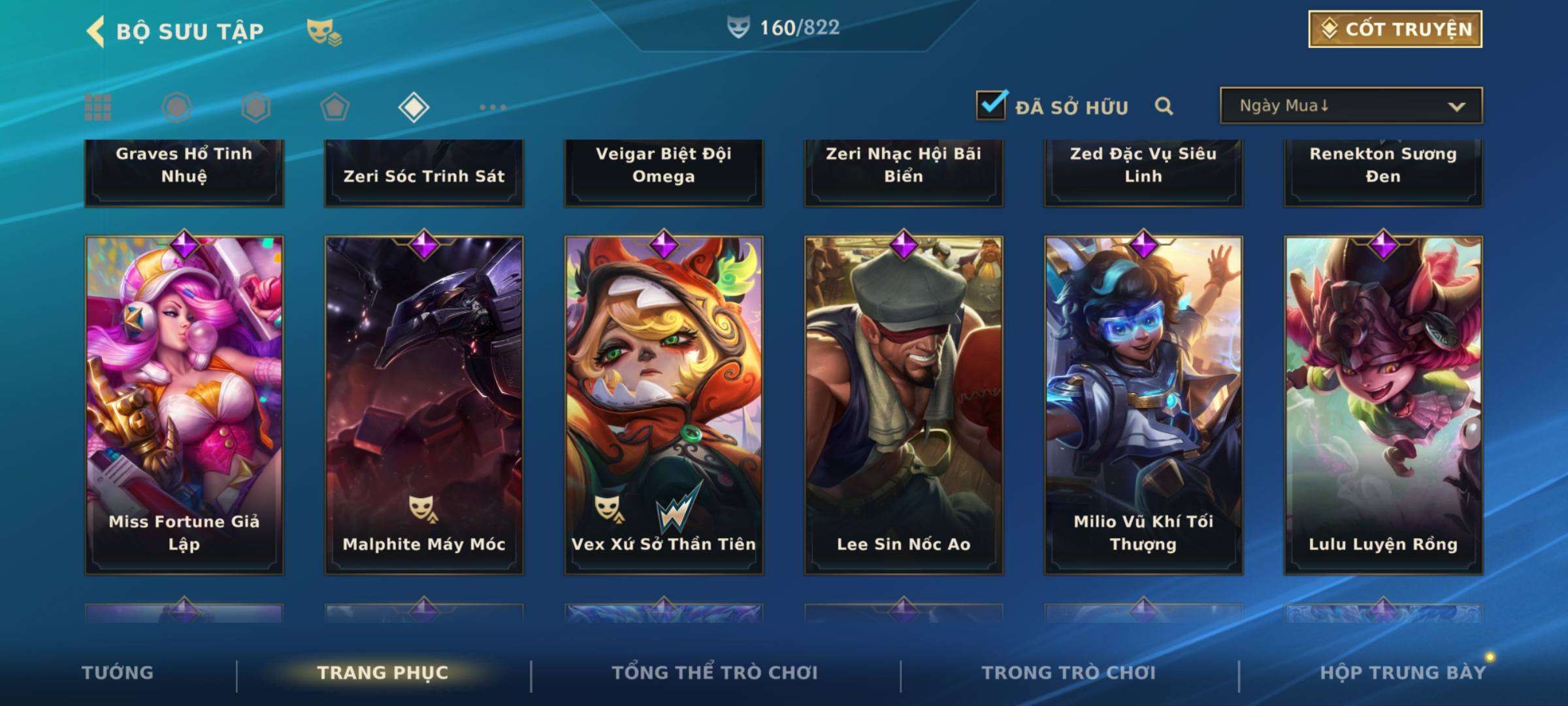View Milio Vũ Khí Tối Thượng skin

[x=1143, y=405]
